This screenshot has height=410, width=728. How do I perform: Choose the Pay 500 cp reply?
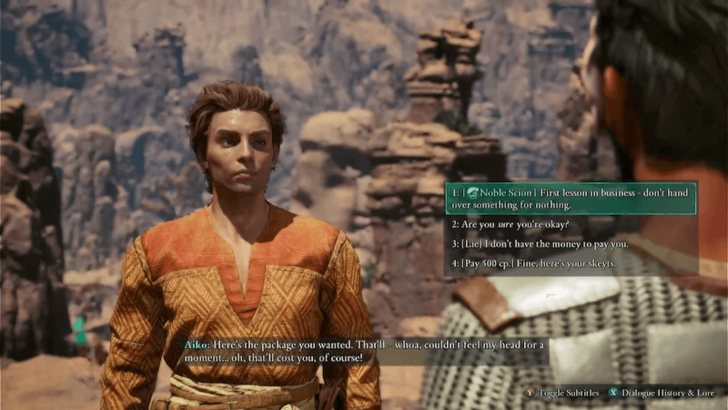[534, 264]
